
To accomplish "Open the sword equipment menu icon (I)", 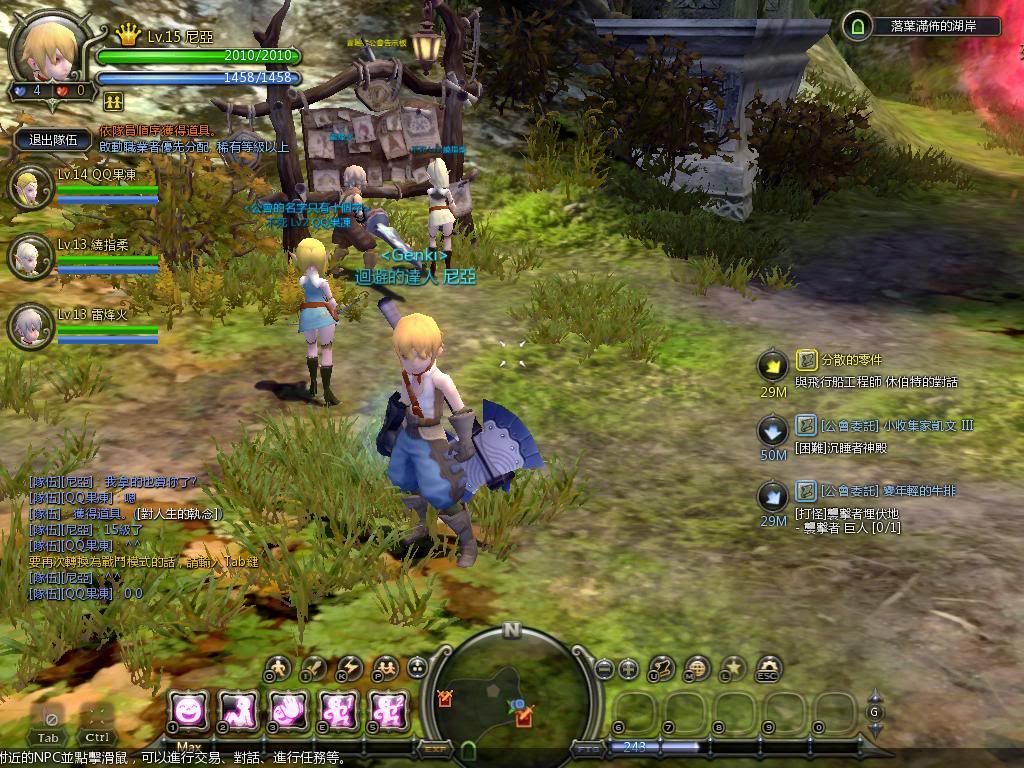I will 315,667.
